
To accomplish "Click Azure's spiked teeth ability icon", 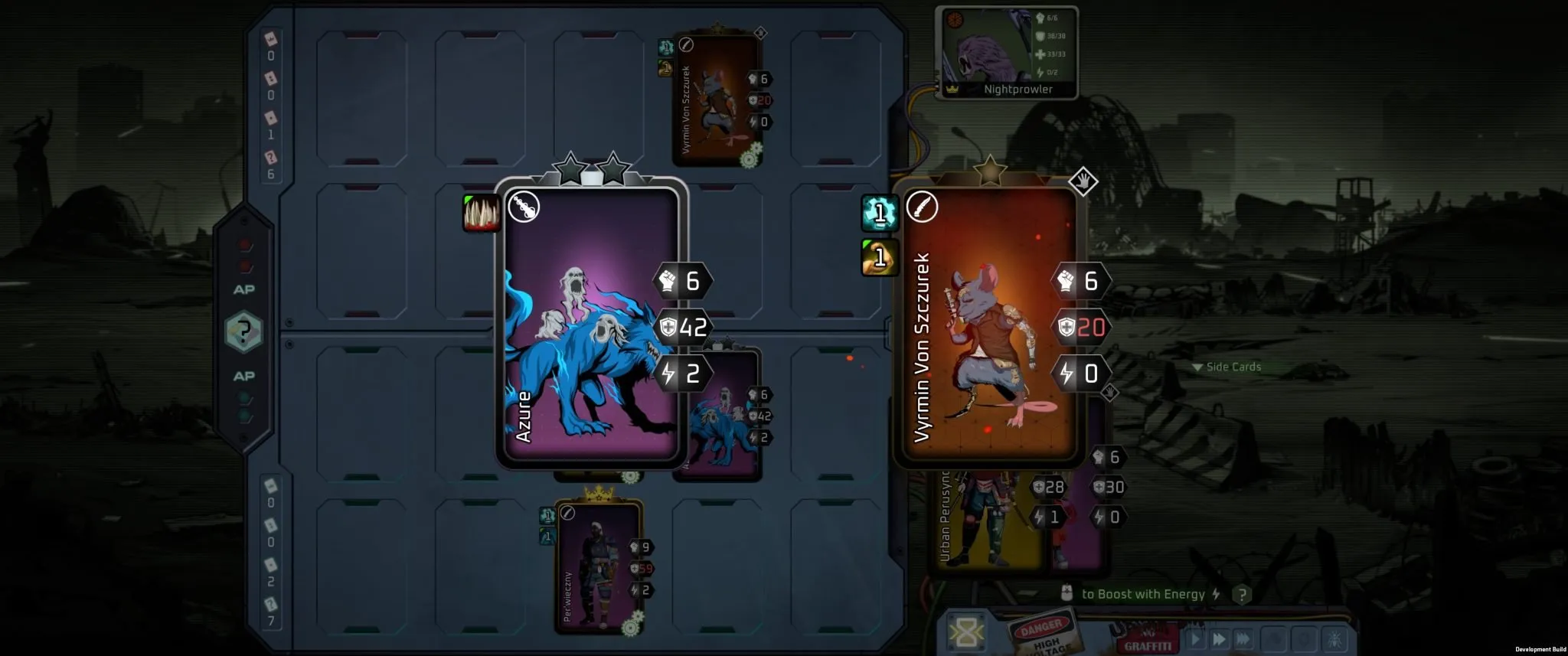I will [482, 213].
